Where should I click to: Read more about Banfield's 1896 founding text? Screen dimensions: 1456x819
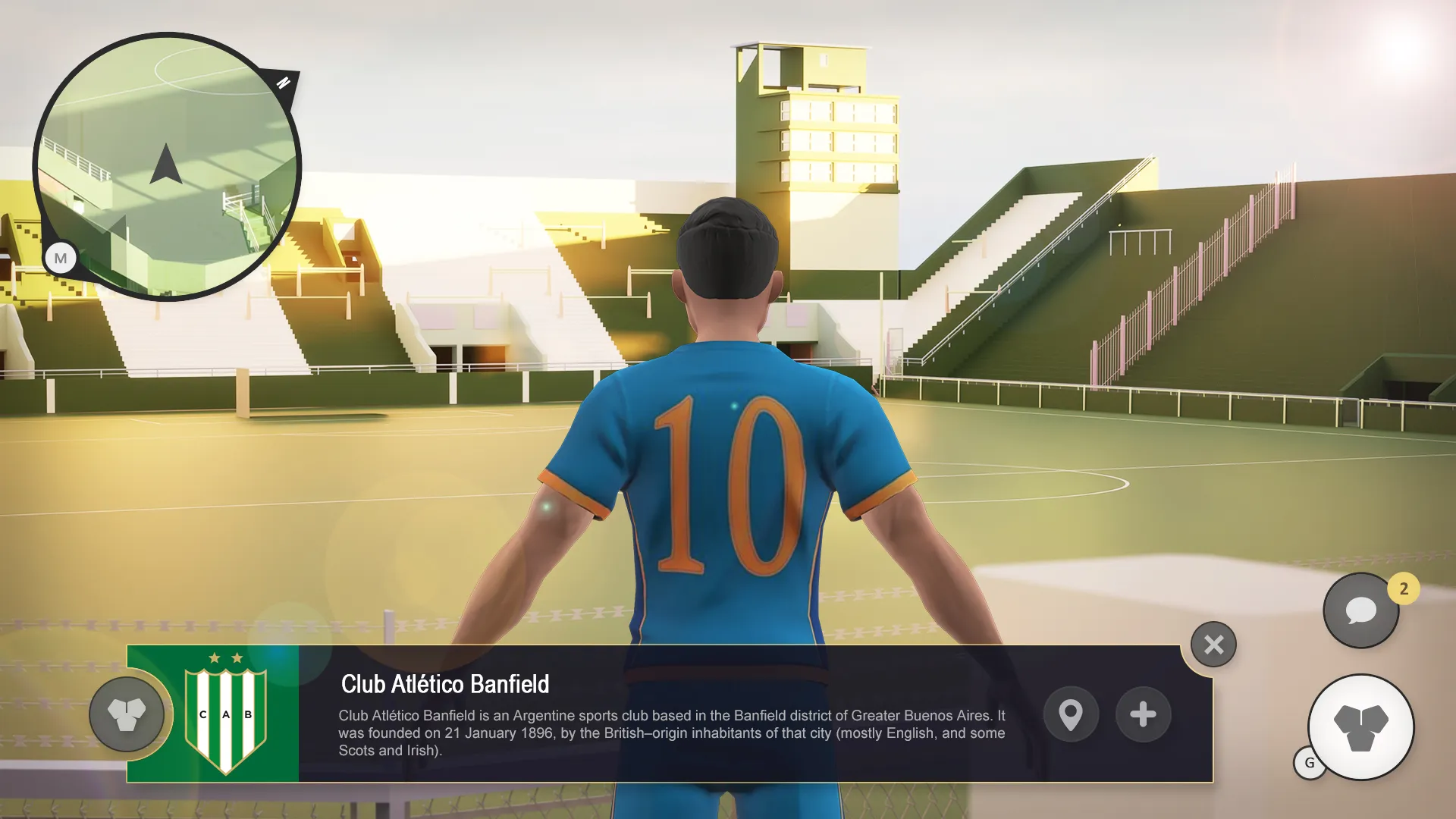pos(671,733)
